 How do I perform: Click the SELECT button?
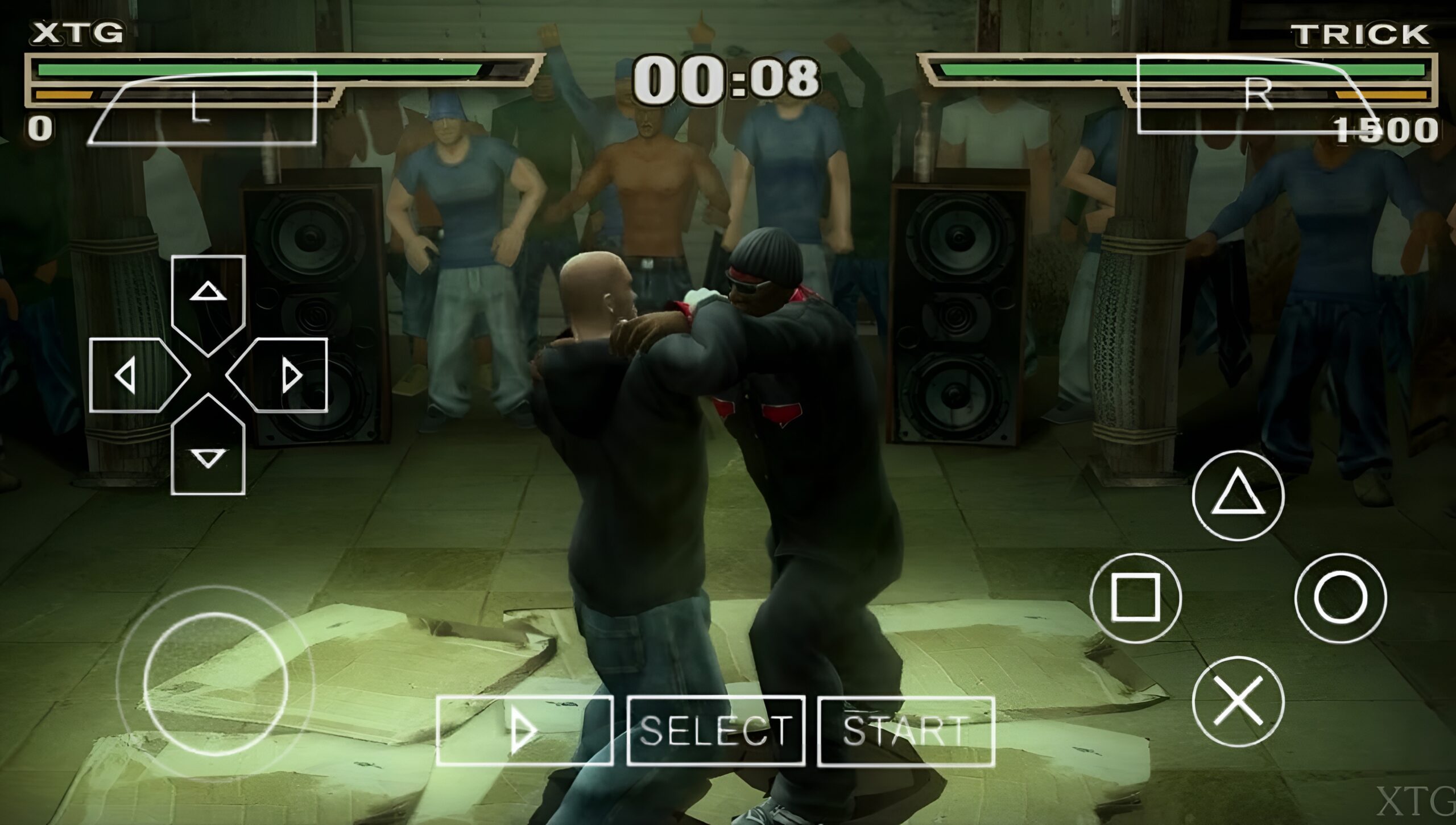[715, 731]
